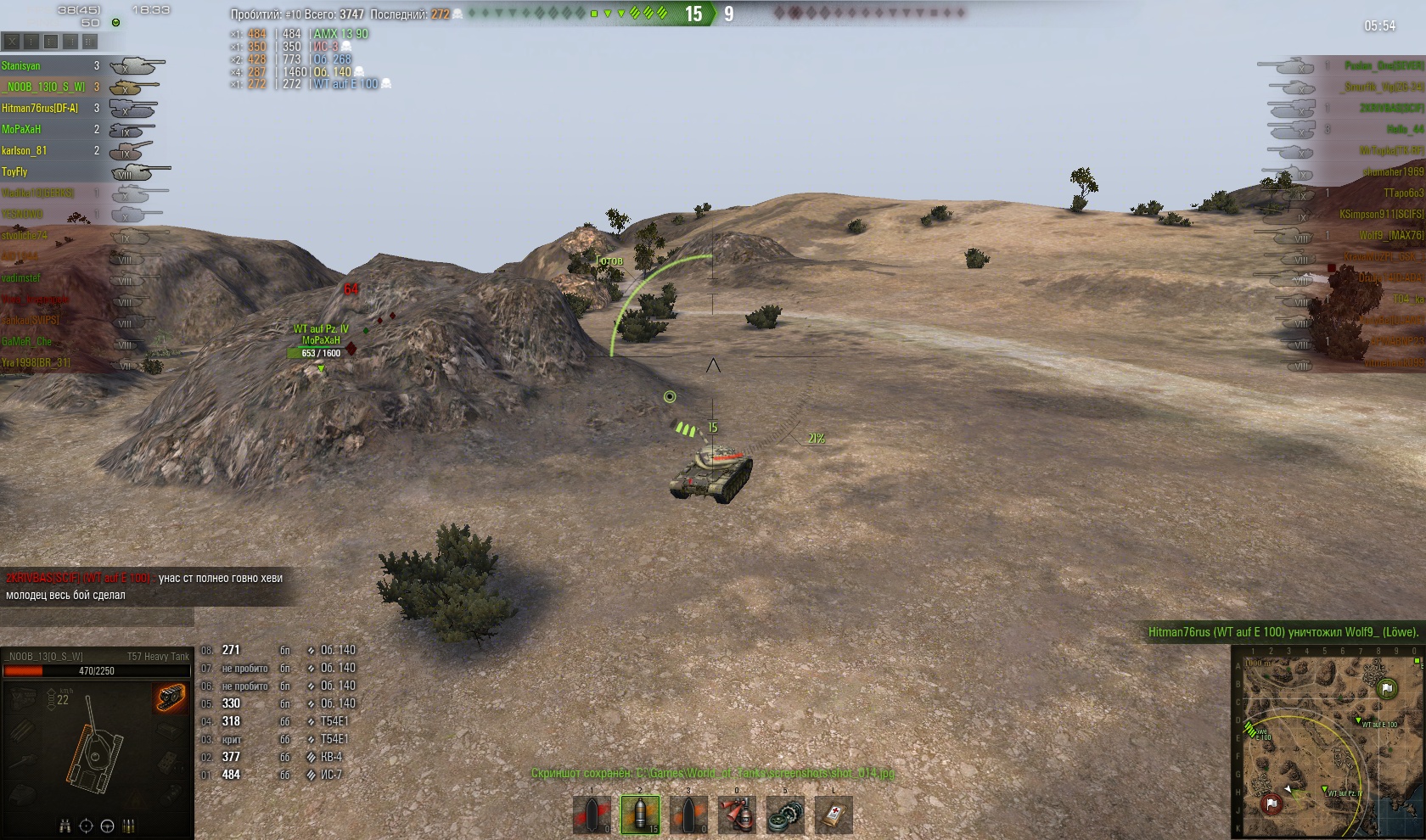Use the fire extinguisher consumable
This screenshot has height=840, width=1426.
click(x=737, y=815)
